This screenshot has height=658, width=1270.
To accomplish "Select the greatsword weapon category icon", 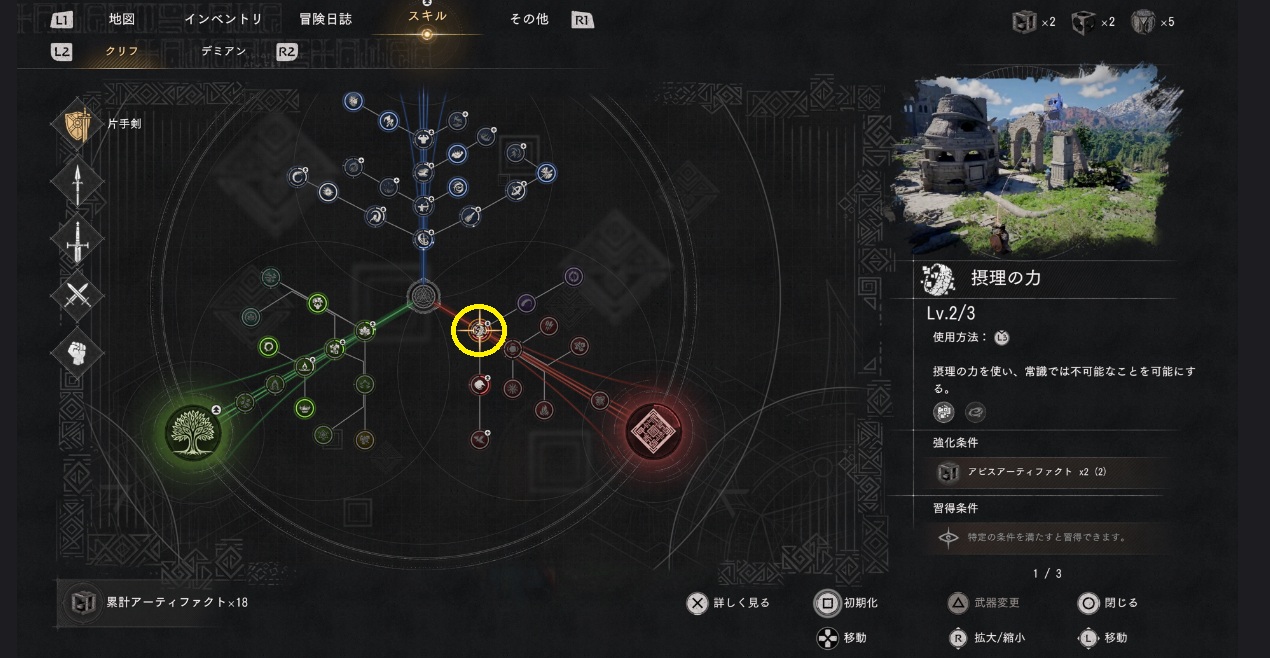I will pos(78,239).
